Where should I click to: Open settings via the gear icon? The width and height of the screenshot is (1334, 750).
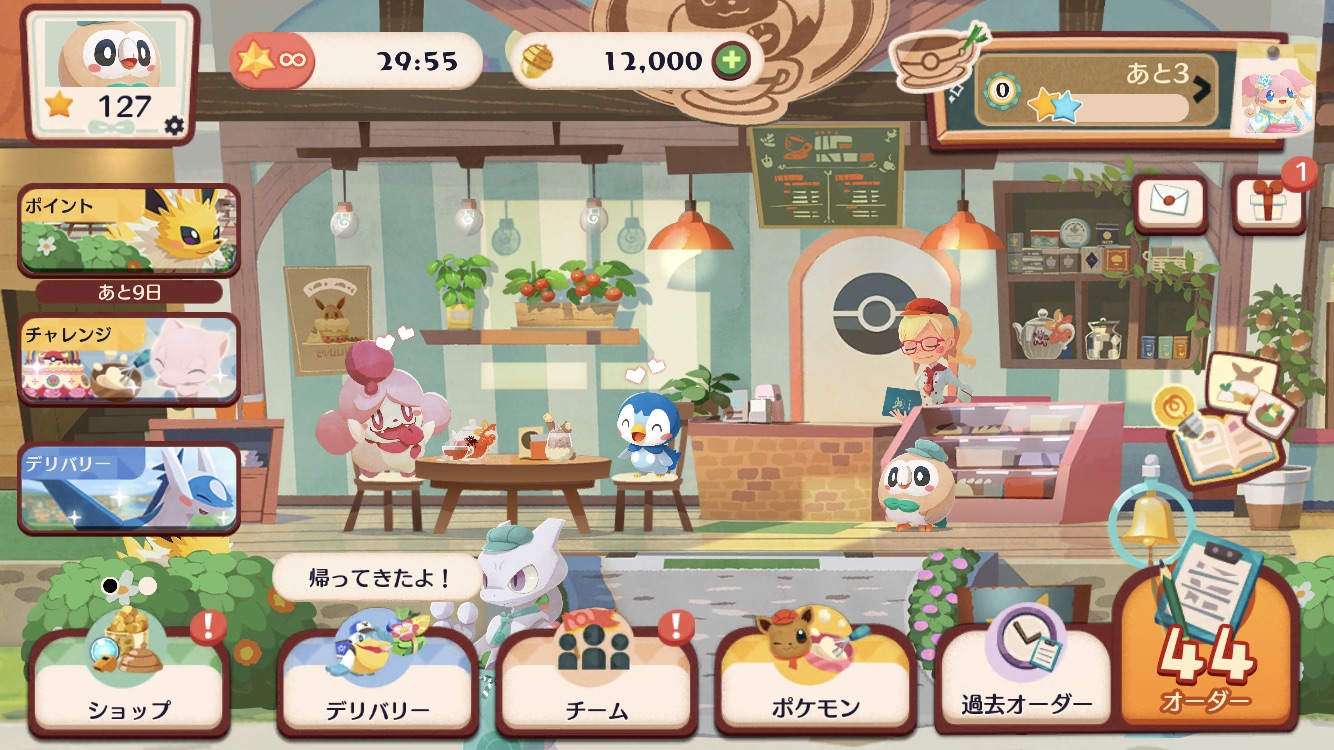click(x=174, y=125)
